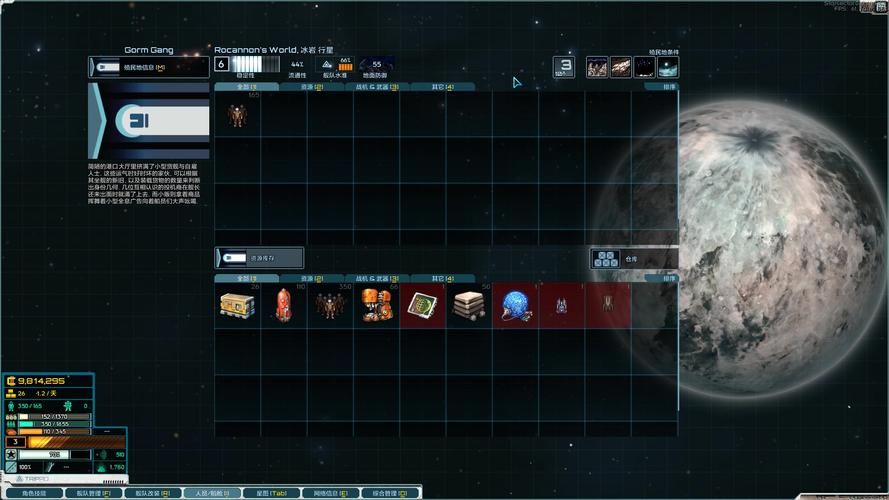The height and width of the screenshot is (500, 889).
Task: Pick the yellow supplies crate in the player cargo
Action: (237, 305)
